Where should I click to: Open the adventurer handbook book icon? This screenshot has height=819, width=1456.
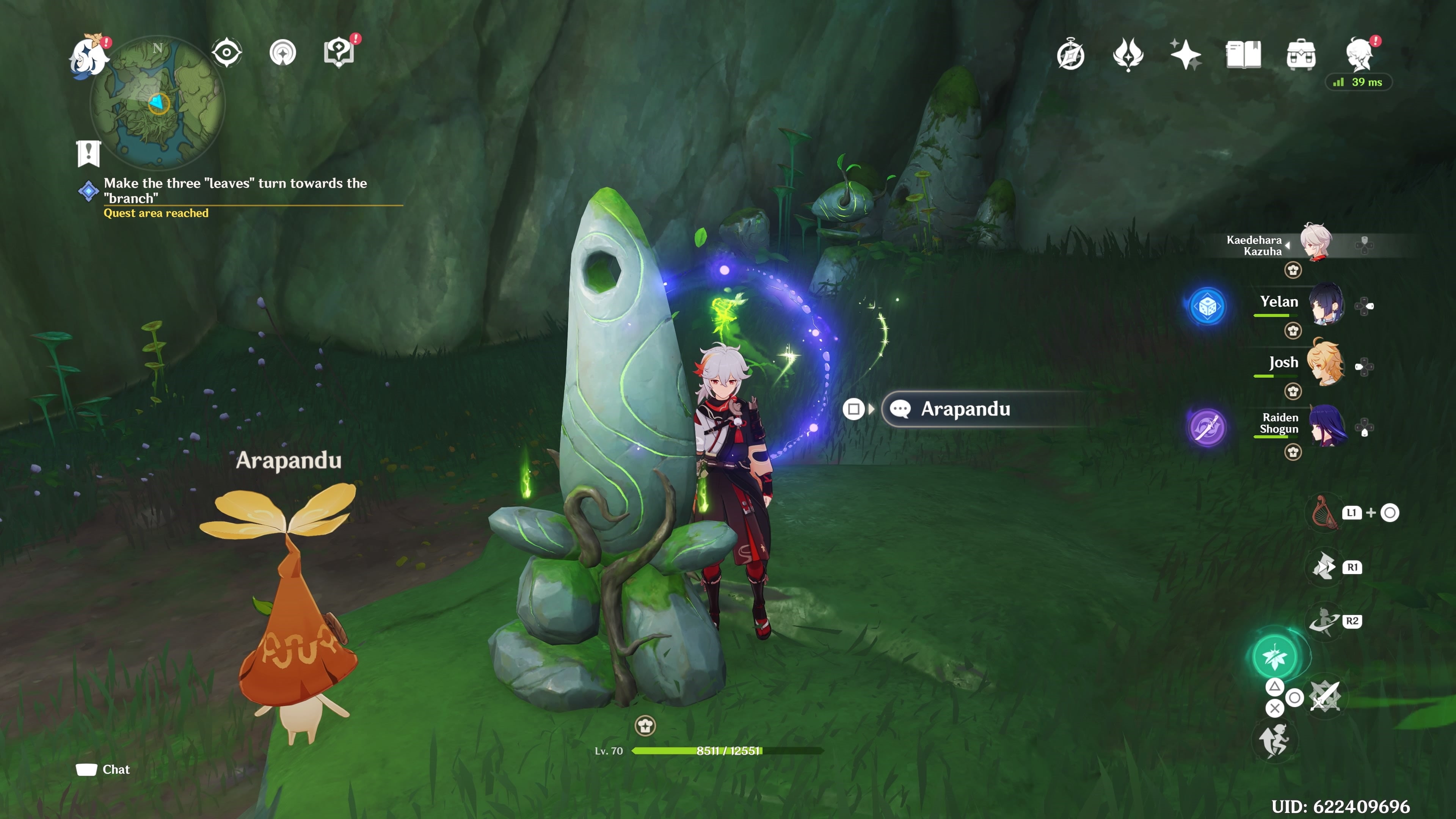point(1243,55)
